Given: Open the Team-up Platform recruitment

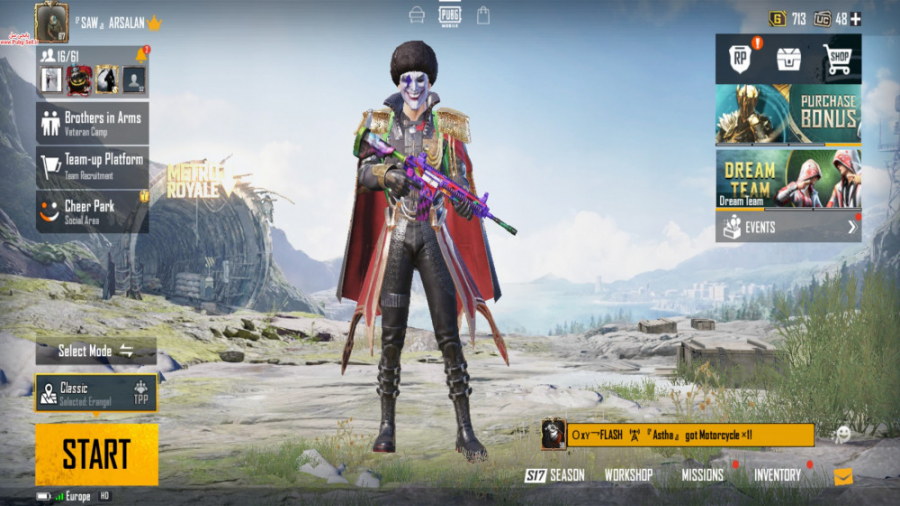Looking at the screenshot, I should [92, 165].
